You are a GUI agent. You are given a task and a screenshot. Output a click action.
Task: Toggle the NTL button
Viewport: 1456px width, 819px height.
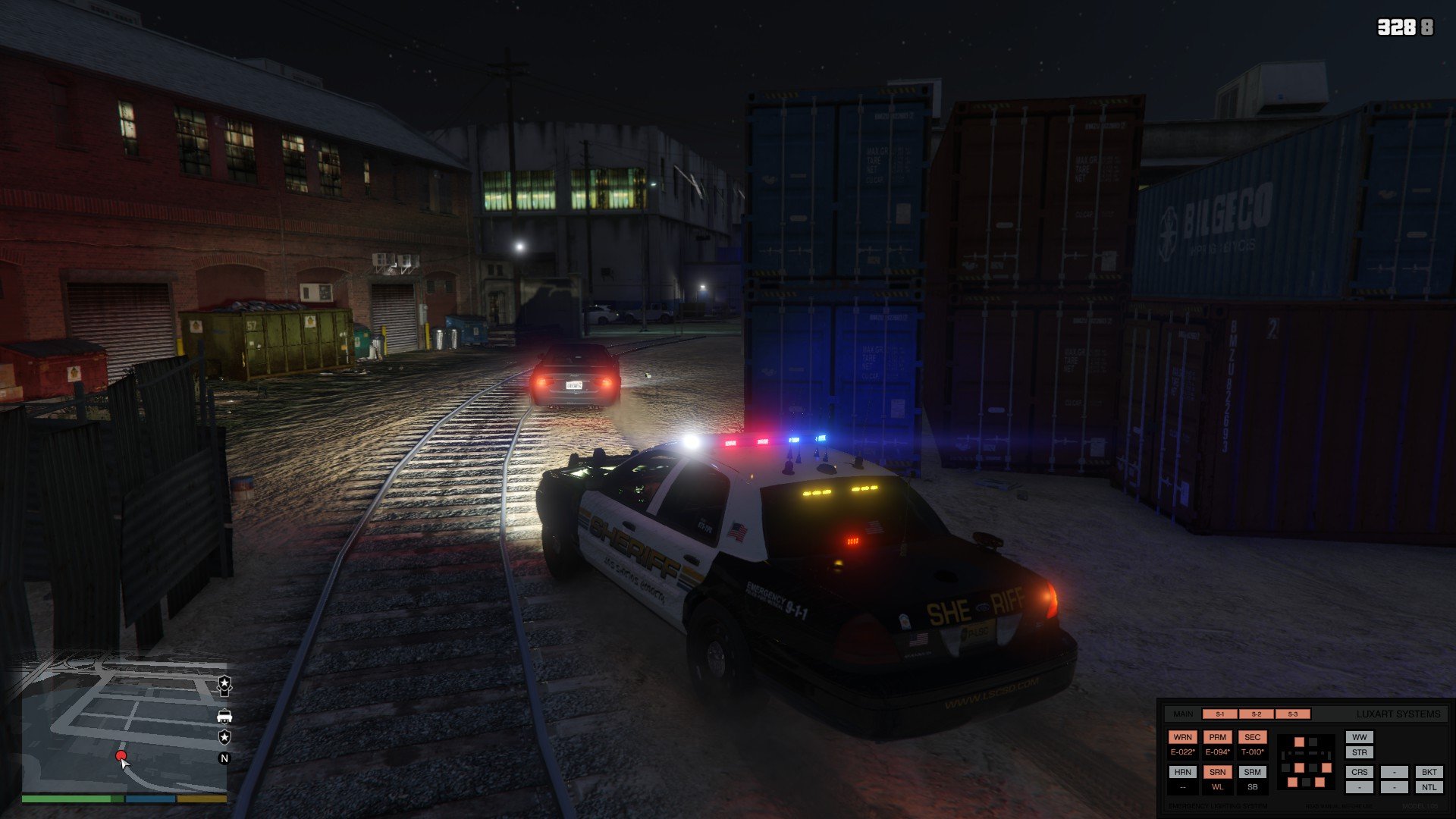click(1429, 787)
